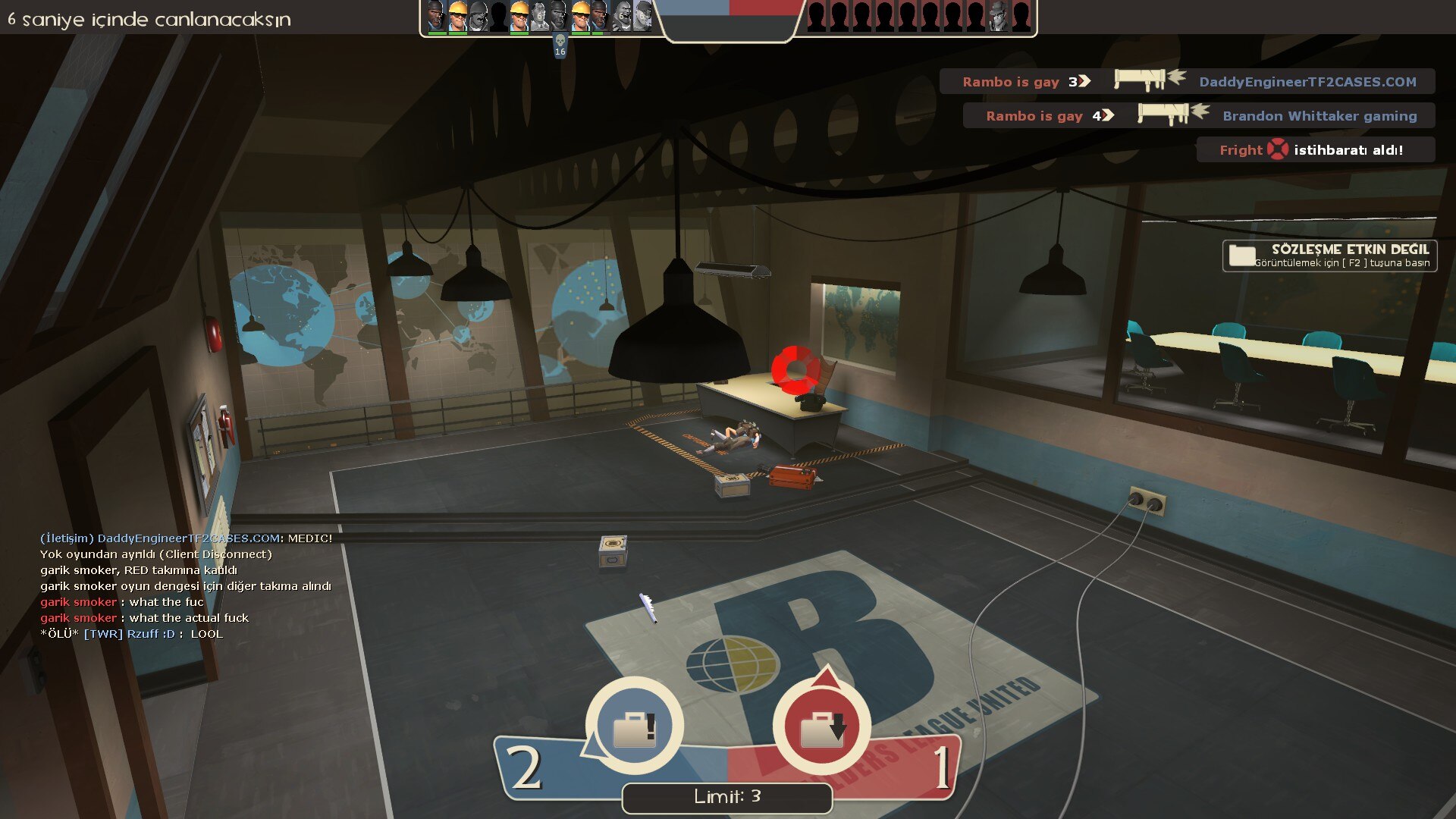Click the crit arrow beside Rambo is gay 3

click(x=1084, y=81)
